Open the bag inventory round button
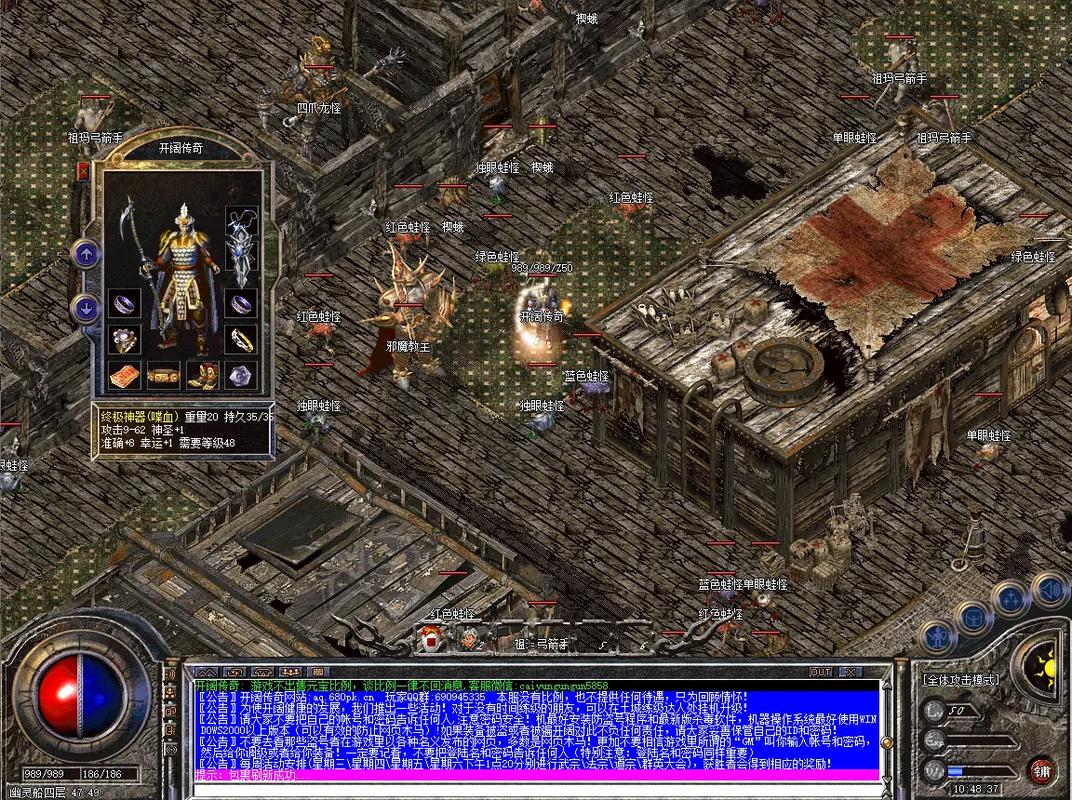Image resolution: width=1072 pixels, height=800 pixels. click(972, 616)
